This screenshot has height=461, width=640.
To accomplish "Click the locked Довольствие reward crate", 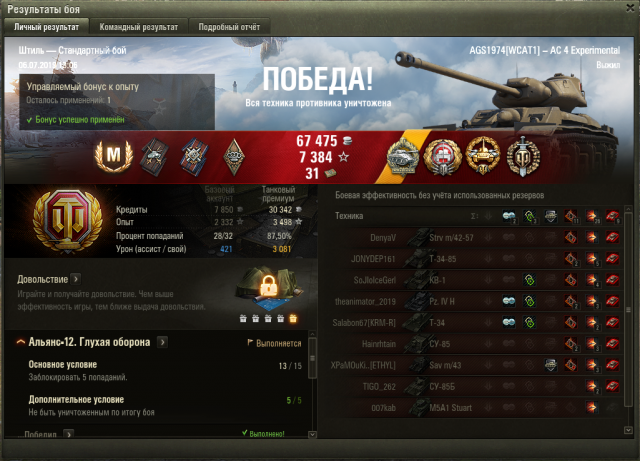I will [x=269, y=293].
